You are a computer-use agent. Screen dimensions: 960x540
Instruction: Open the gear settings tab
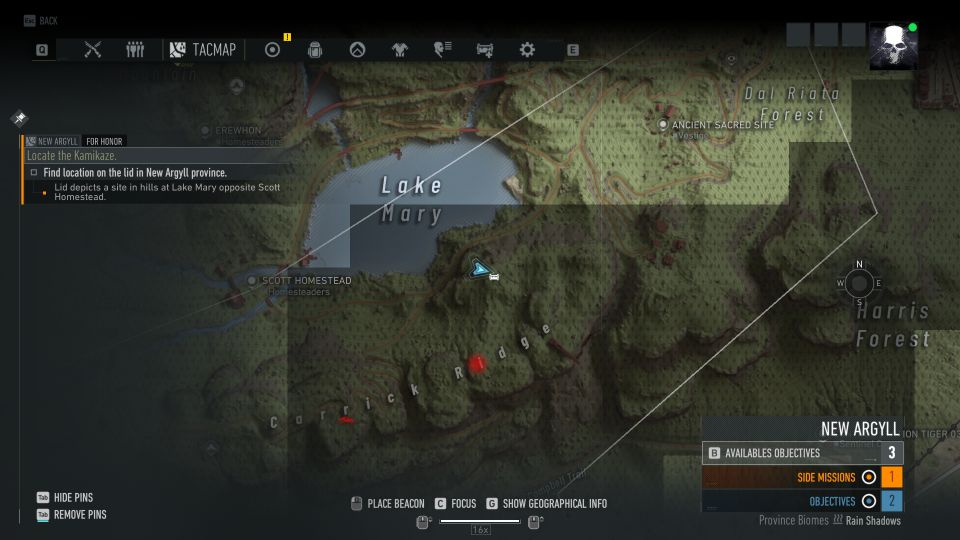tap(527, 49)
